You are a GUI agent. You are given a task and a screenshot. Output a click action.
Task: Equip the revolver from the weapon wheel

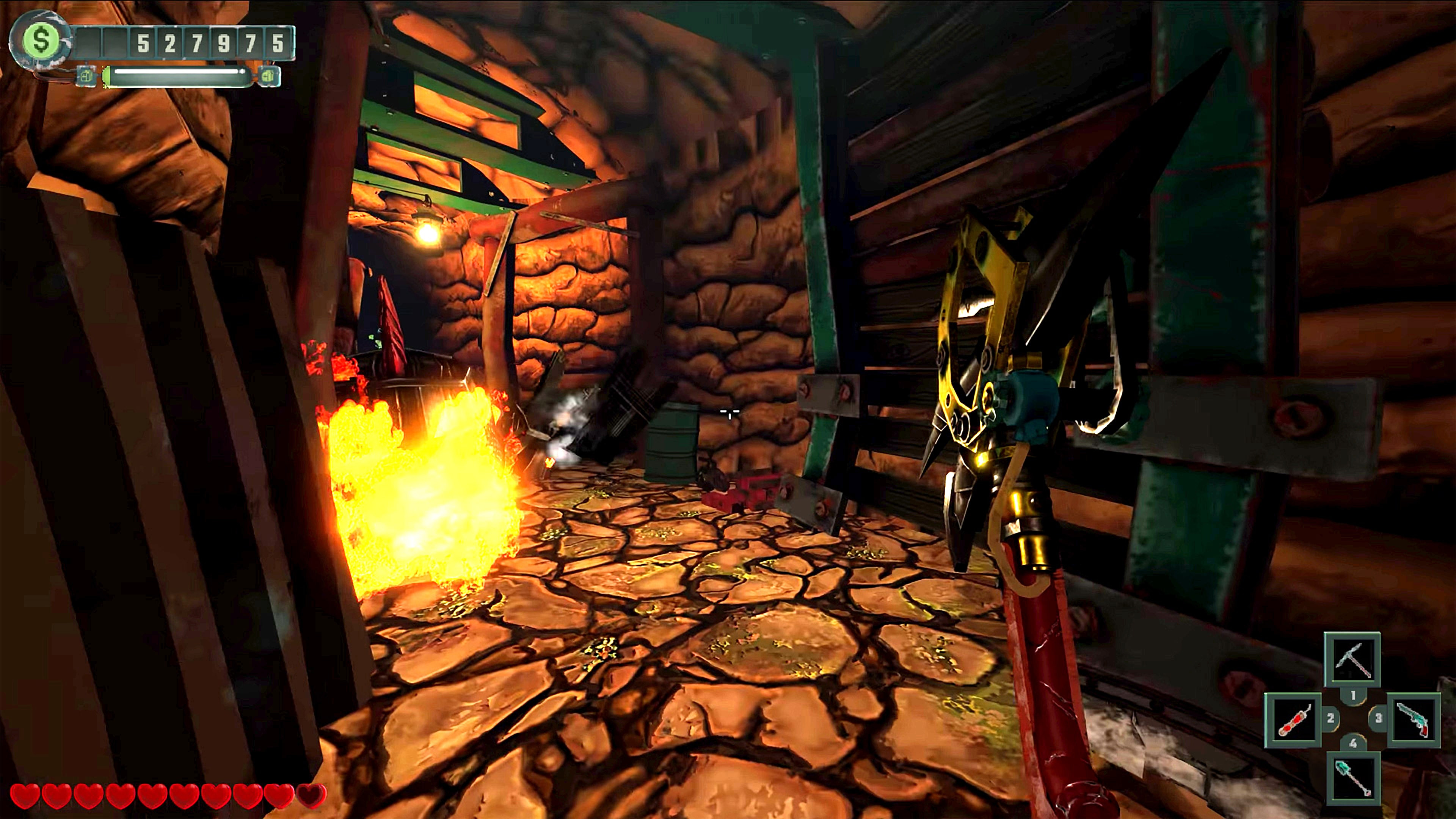[1412, 720]
